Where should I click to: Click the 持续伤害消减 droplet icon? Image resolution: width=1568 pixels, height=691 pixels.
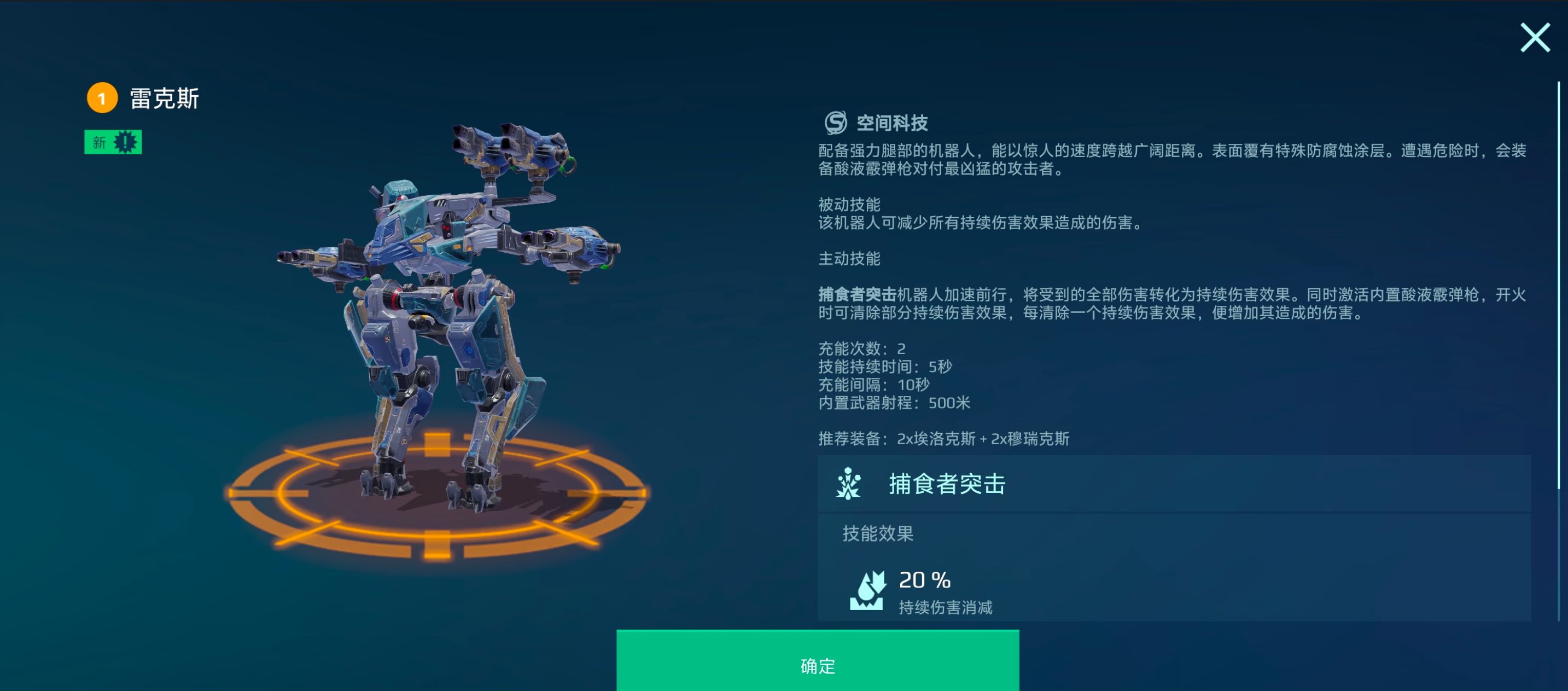point(867,592)
